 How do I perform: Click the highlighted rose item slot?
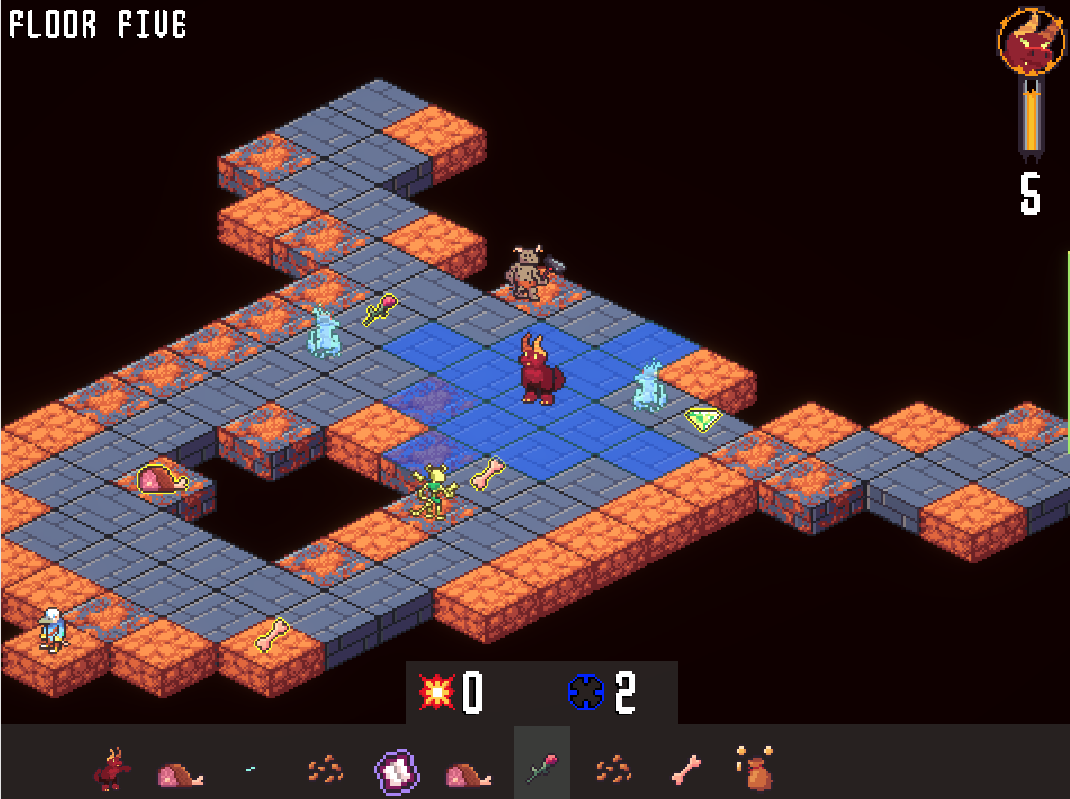coord(541,769)
